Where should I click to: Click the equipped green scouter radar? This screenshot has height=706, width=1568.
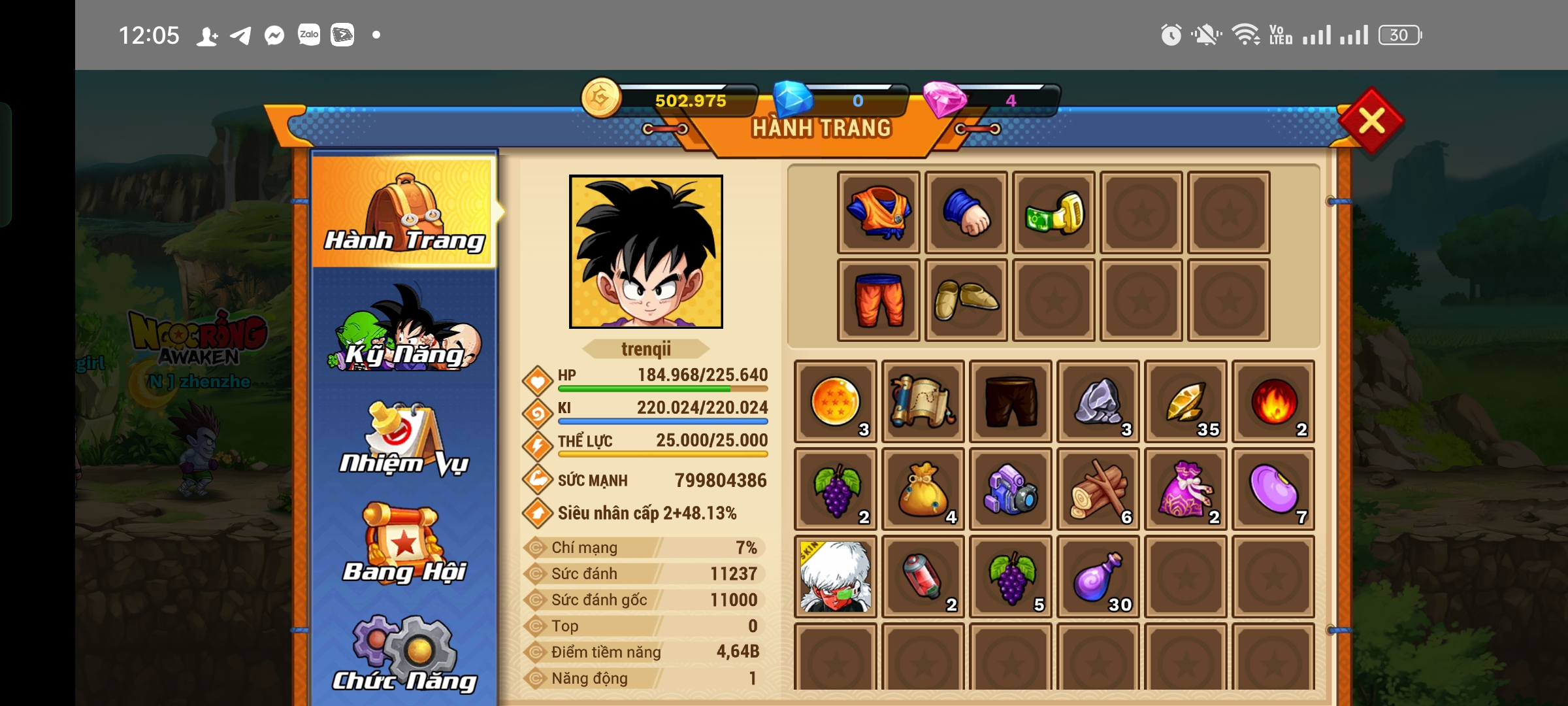click(1054, 212)
